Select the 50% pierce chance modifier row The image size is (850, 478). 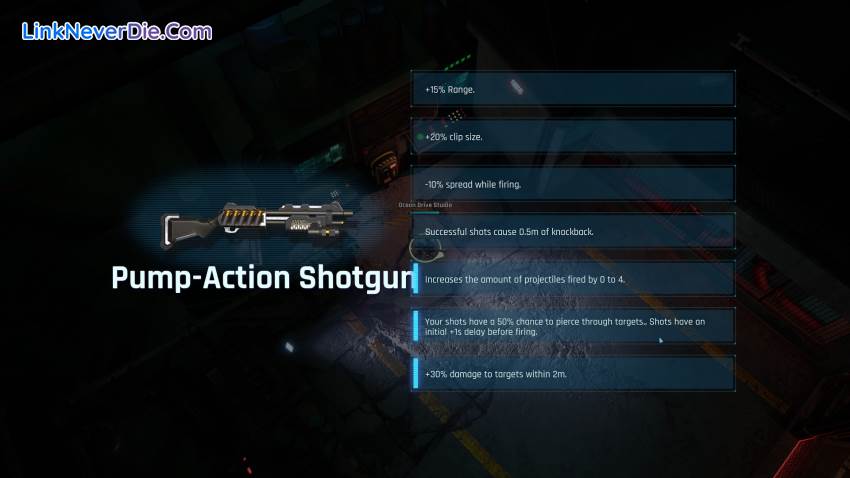(573, 326)
